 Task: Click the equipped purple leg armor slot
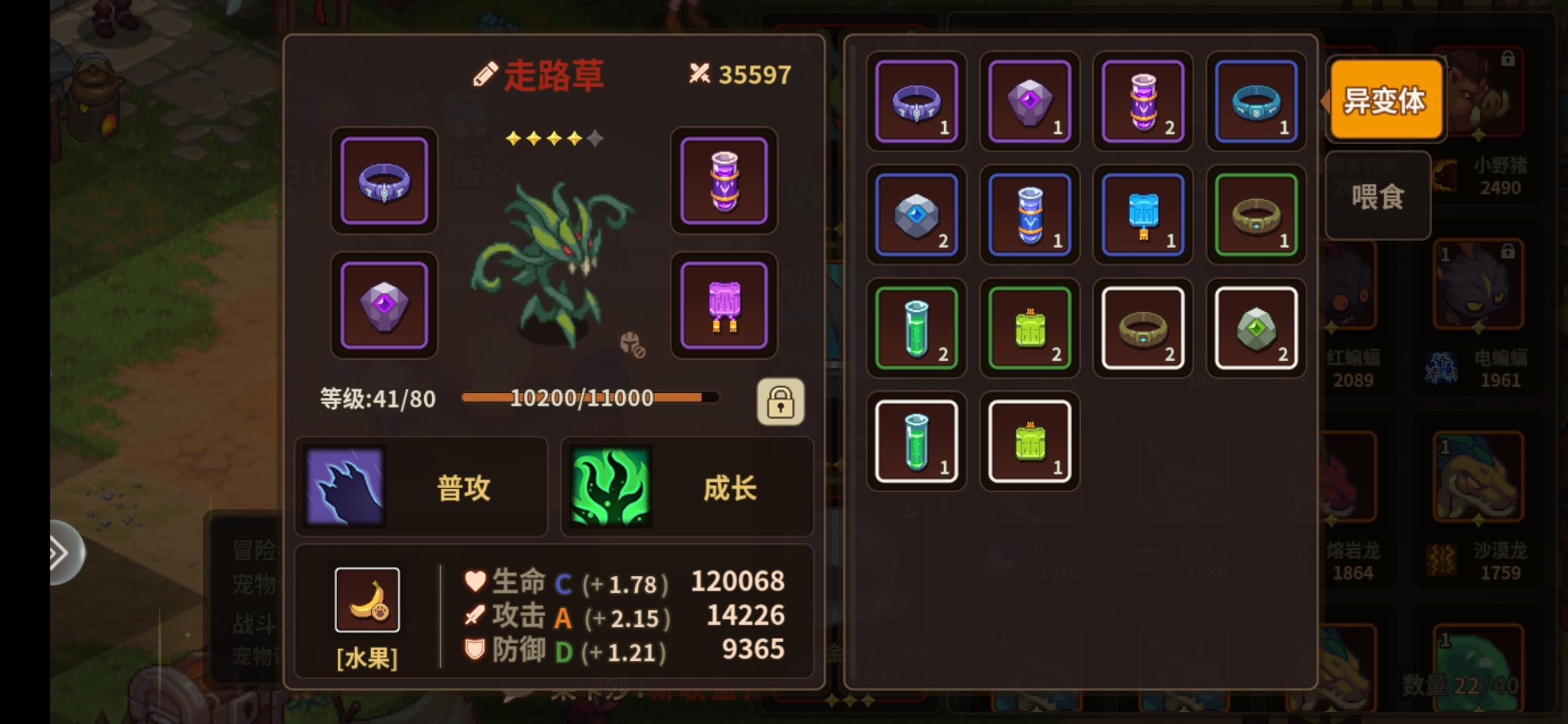coord(724,305)
